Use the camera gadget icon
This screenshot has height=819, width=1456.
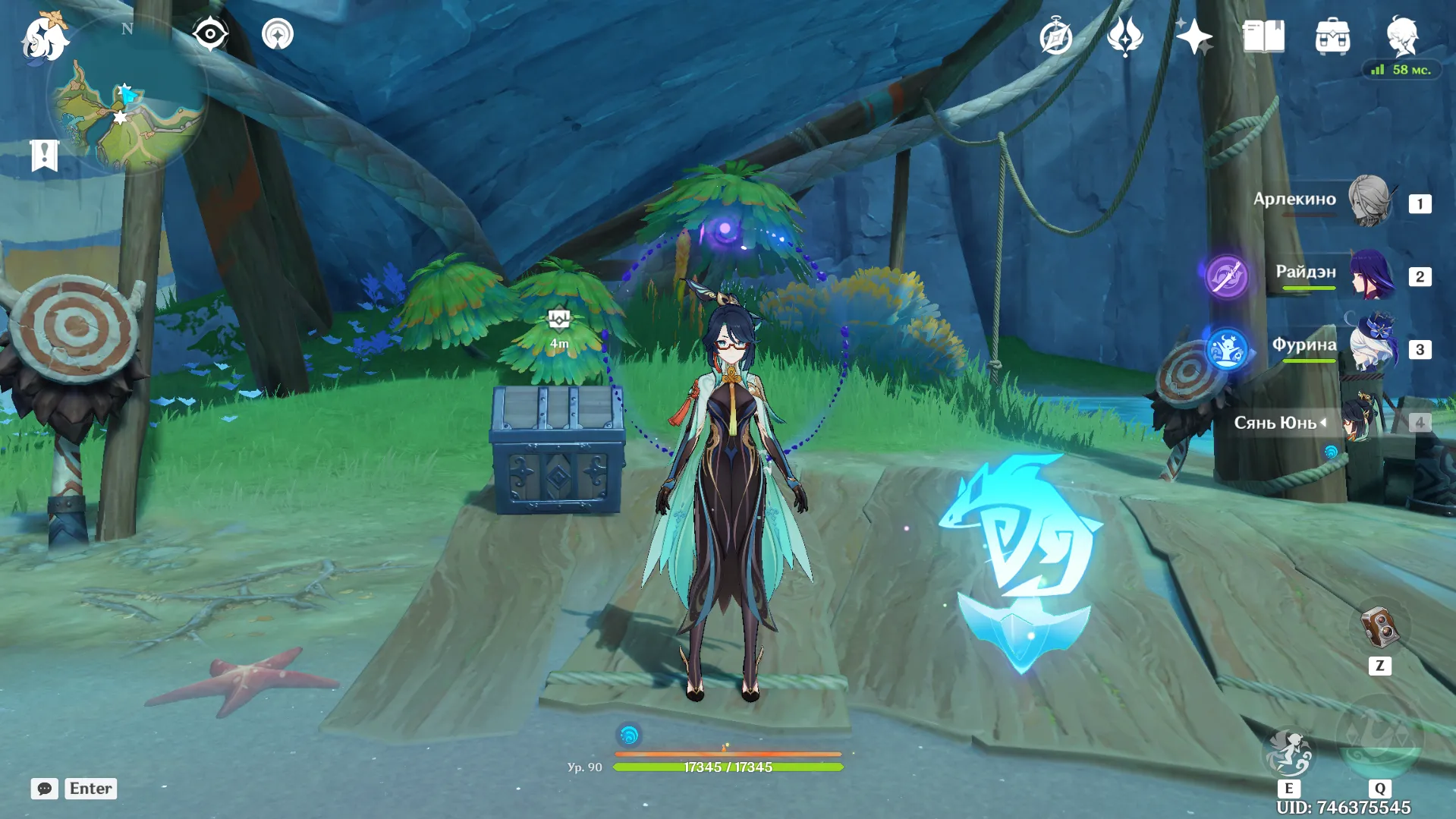click(1379, 628)
